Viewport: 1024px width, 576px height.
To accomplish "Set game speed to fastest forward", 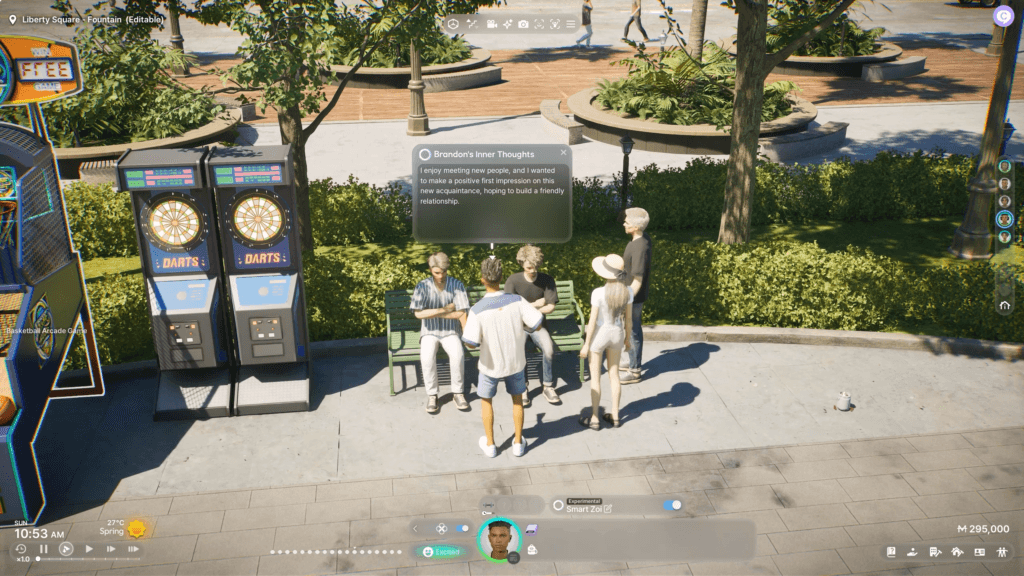I will [x=133, y=549].
